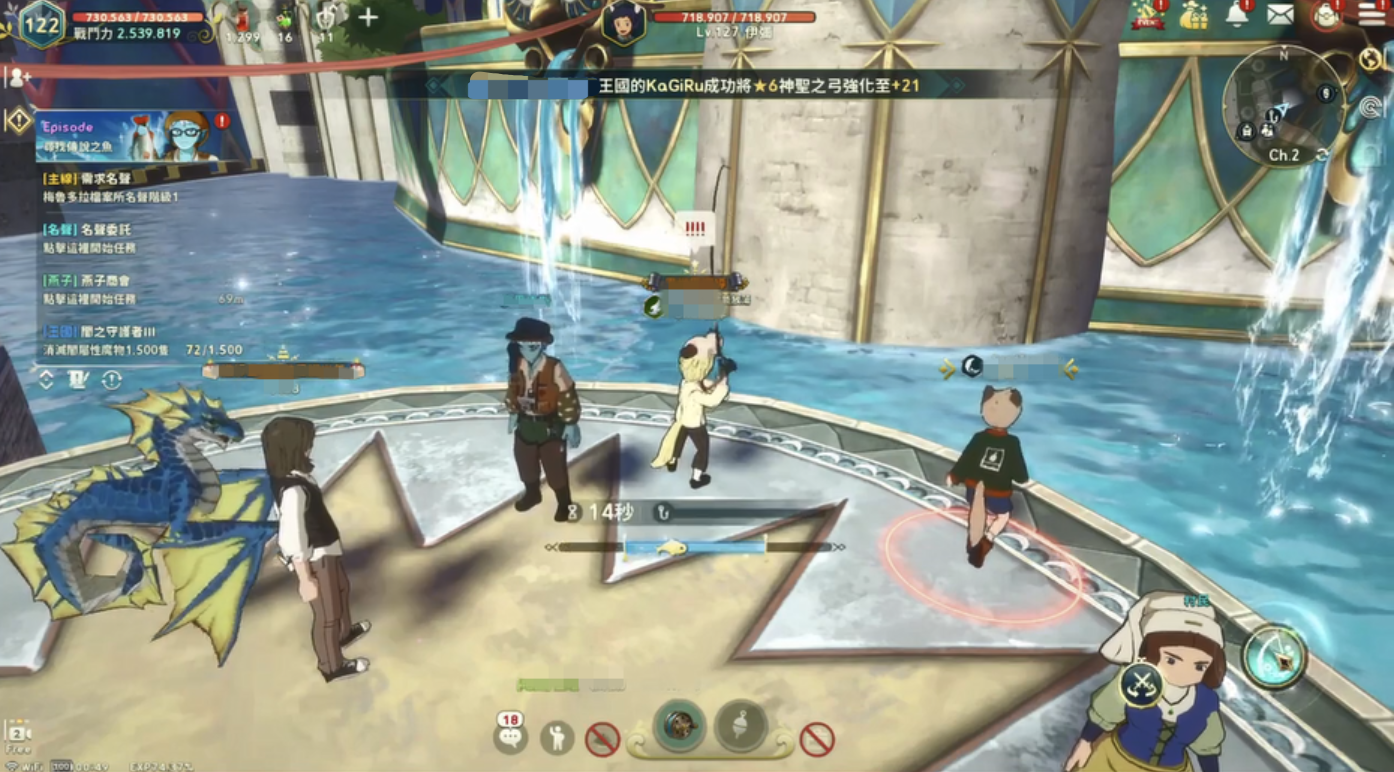This screenshot has height=772, width=1394.
Task: Select the fishing bobber float button
Action: pyautogui.click(x=741, y=726)
